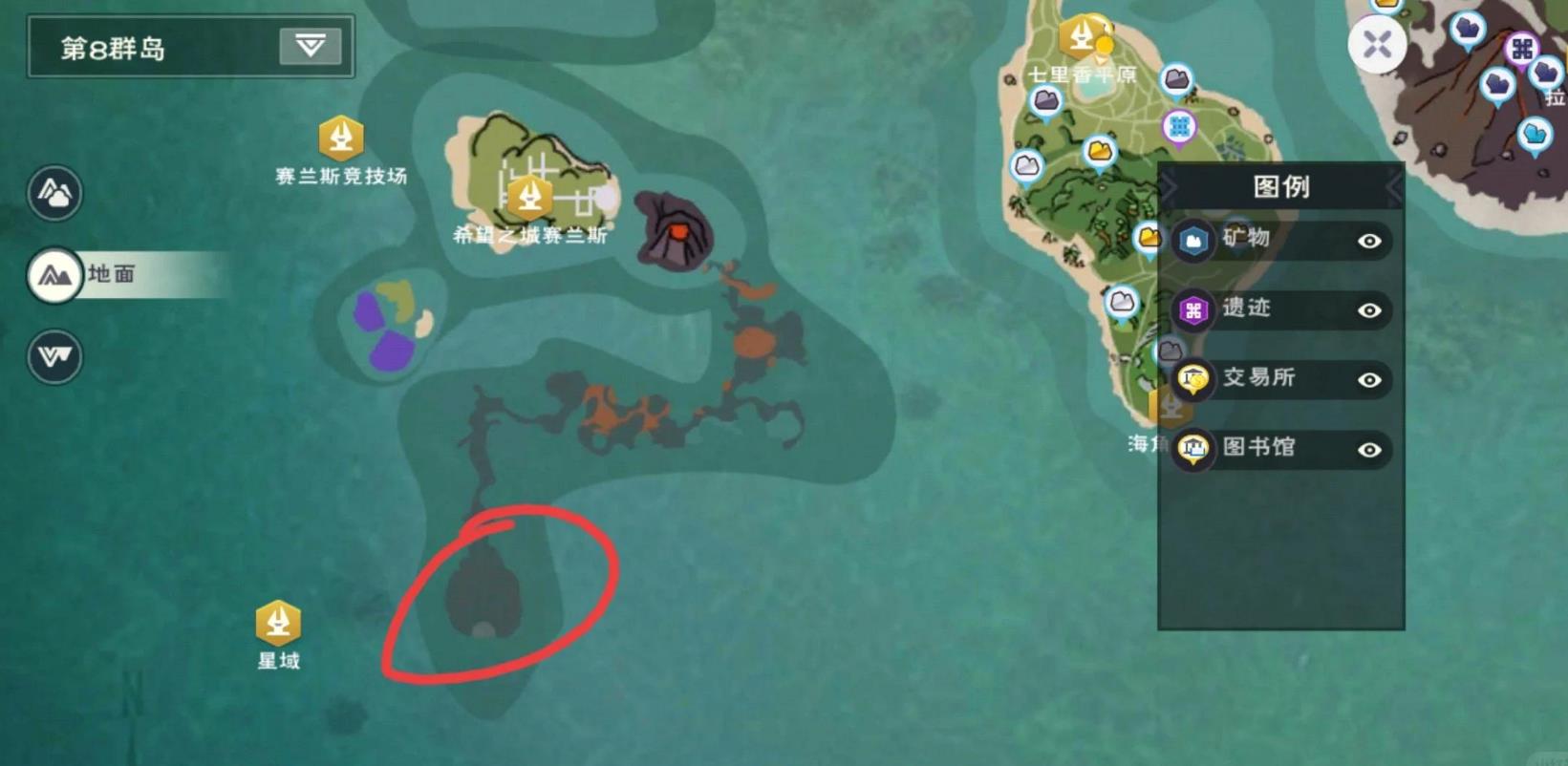The height and width of the screenshot is (766, 1568).
Task: Click the purple ruins marker on green island
Action: (x=1180, y=126)
